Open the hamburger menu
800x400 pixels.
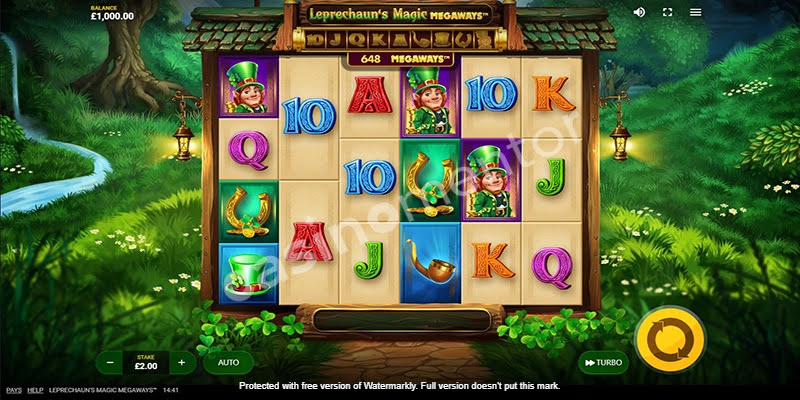[x=695, y=13]
